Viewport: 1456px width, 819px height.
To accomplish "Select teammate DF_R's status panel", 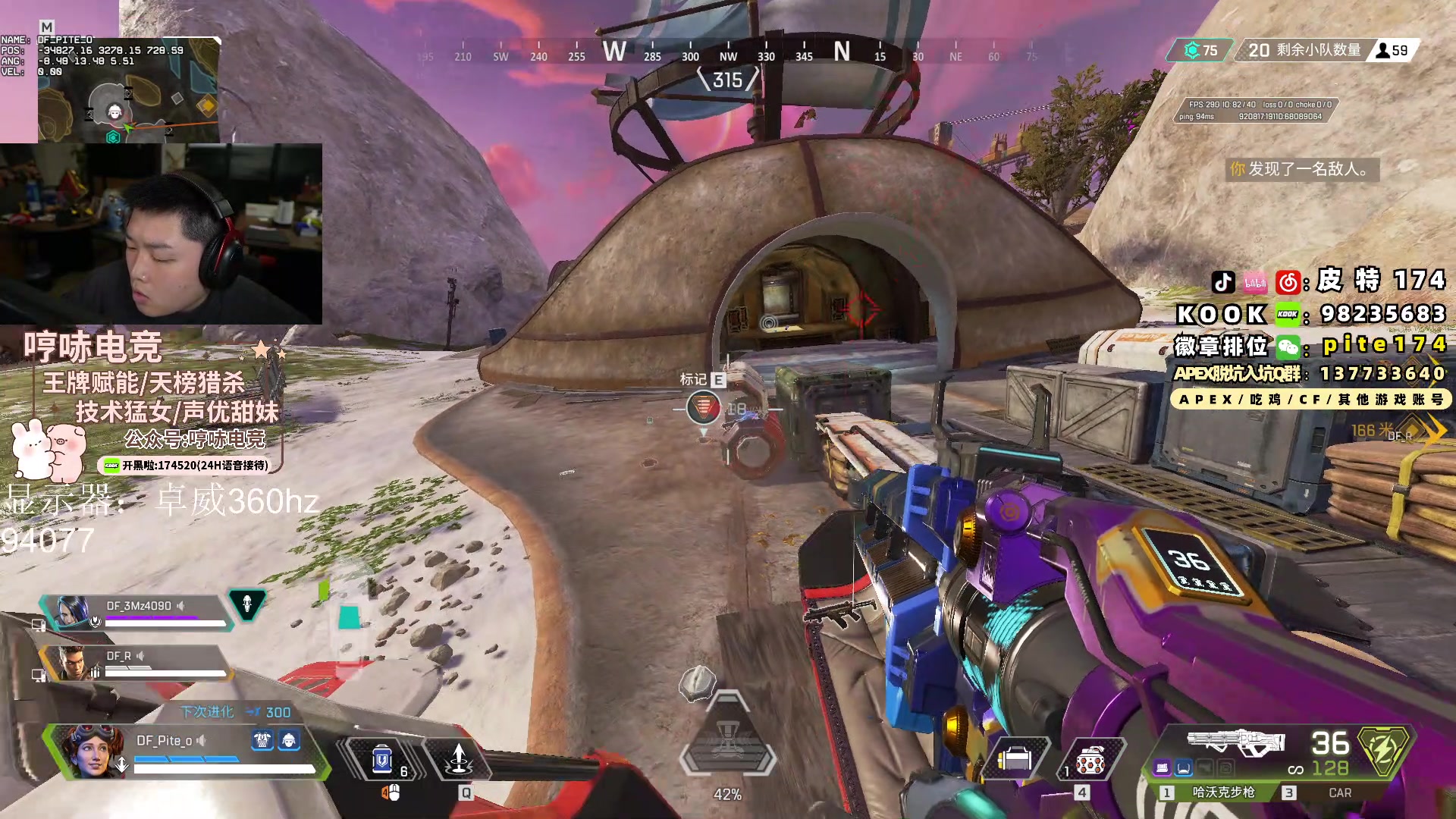I will point(136,662).
